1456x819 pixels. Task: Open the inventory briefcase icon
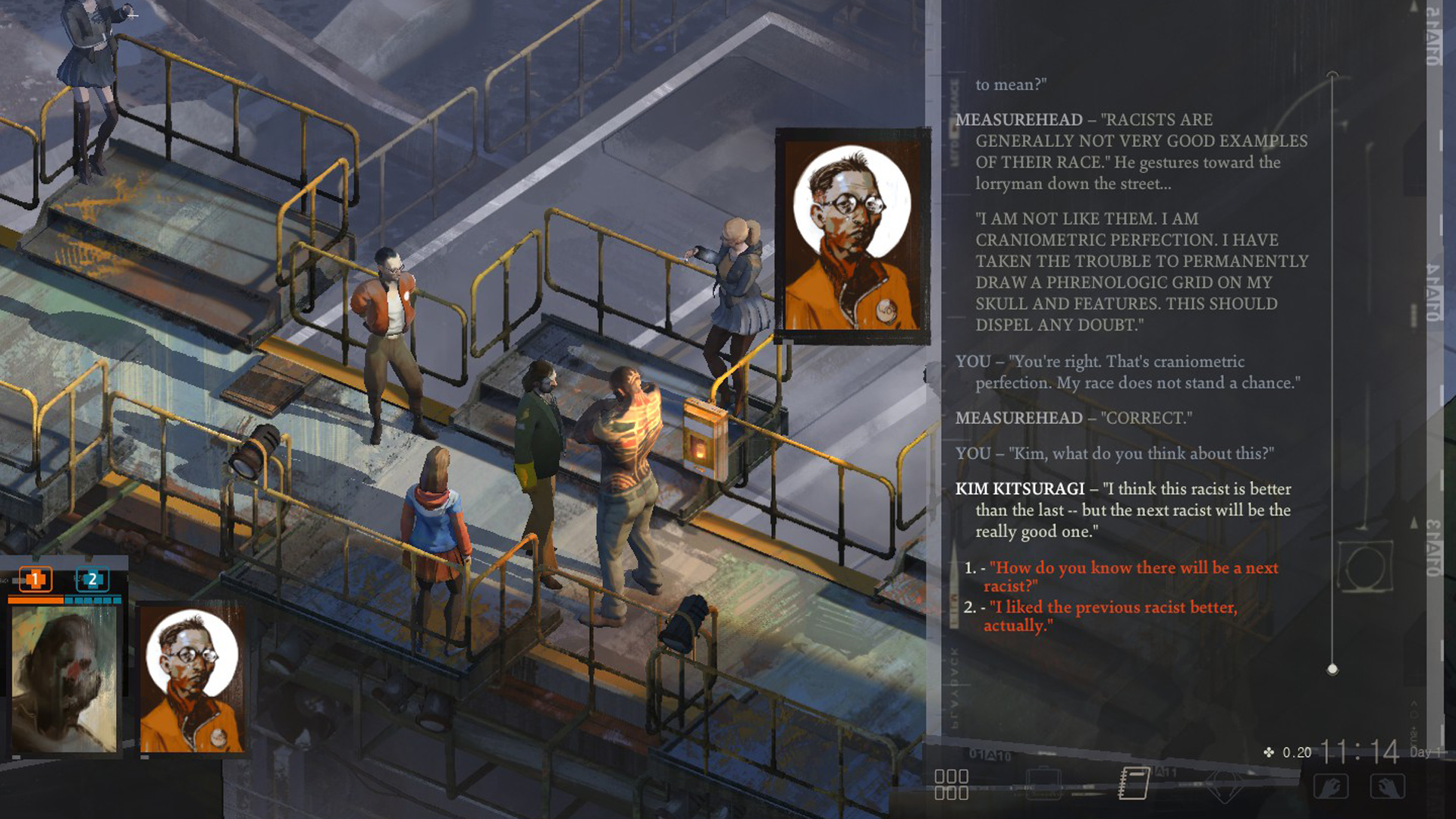pos(1043,784)
